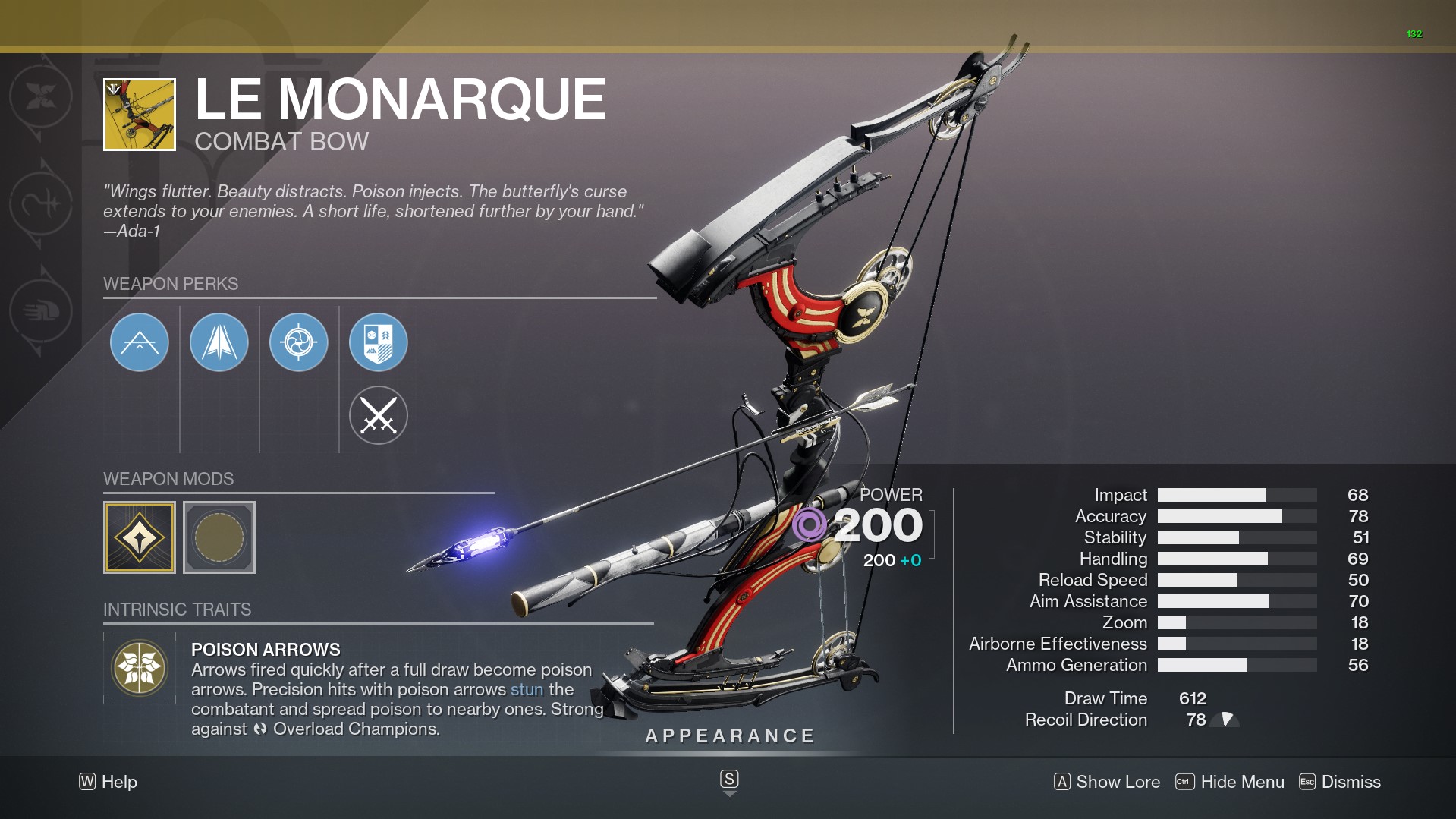1456x819 pixels.
Task: Inspect the arrowhead perk icon
Action: click(x=219, y=342)
